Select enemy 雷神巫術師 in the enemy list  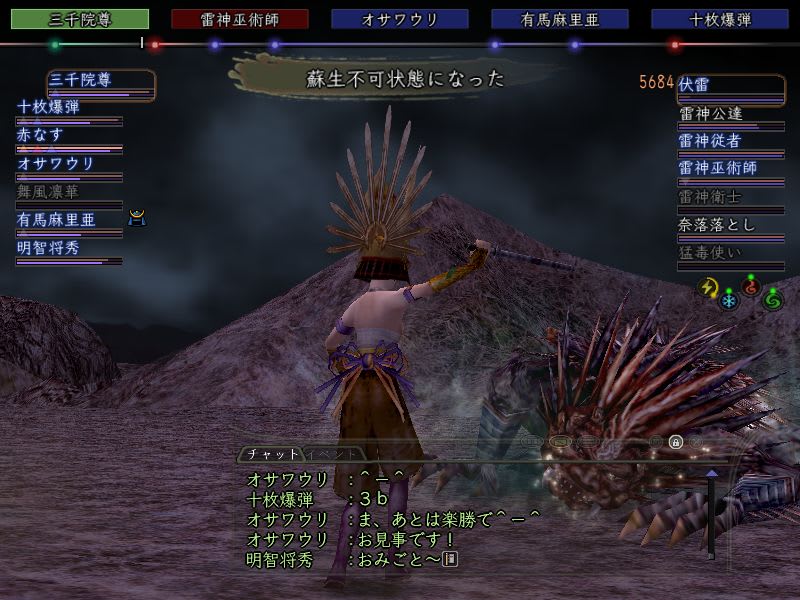coord(716,168)
